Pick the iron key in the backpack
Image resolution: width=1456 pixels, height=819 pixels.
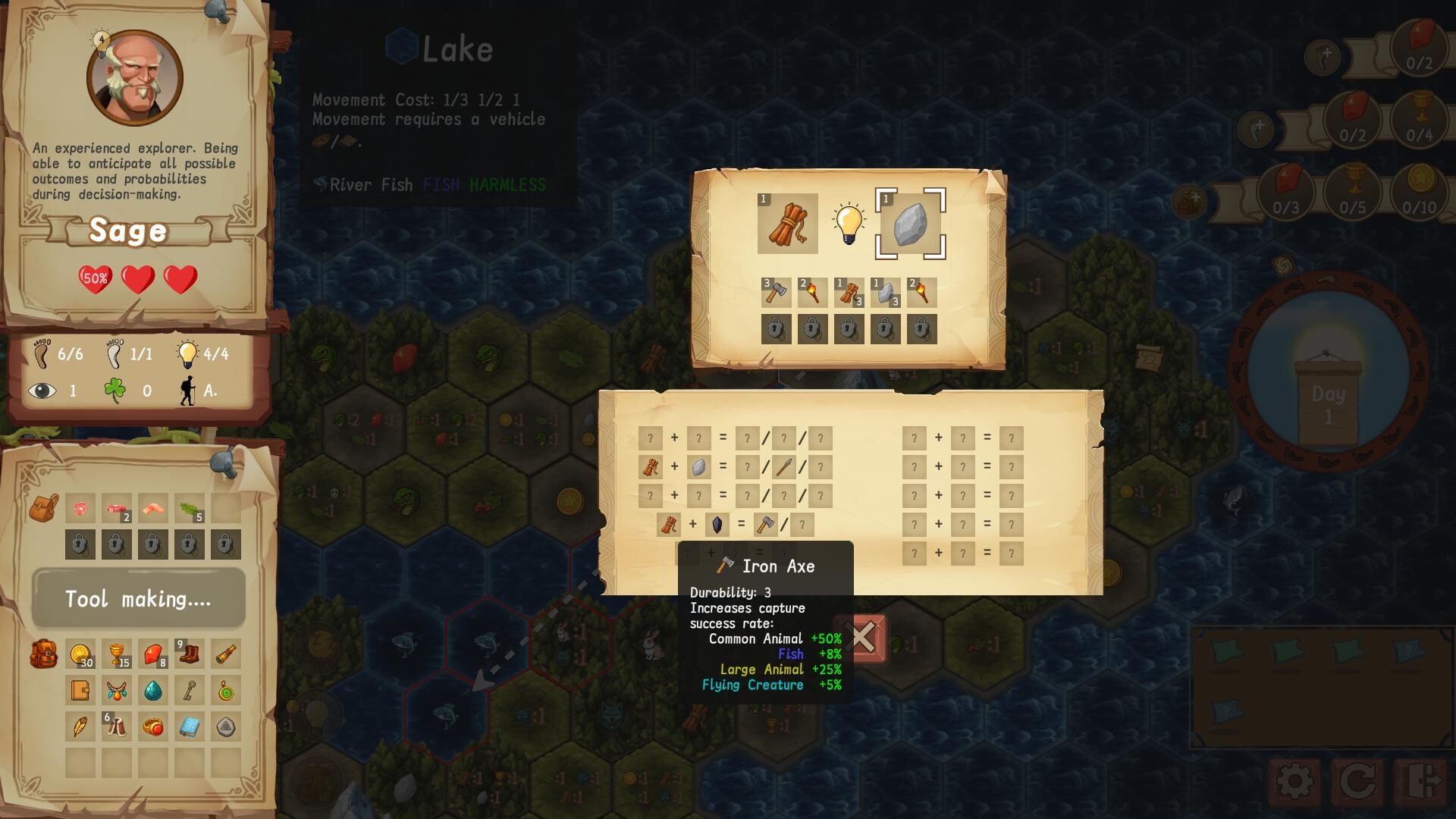189,690
